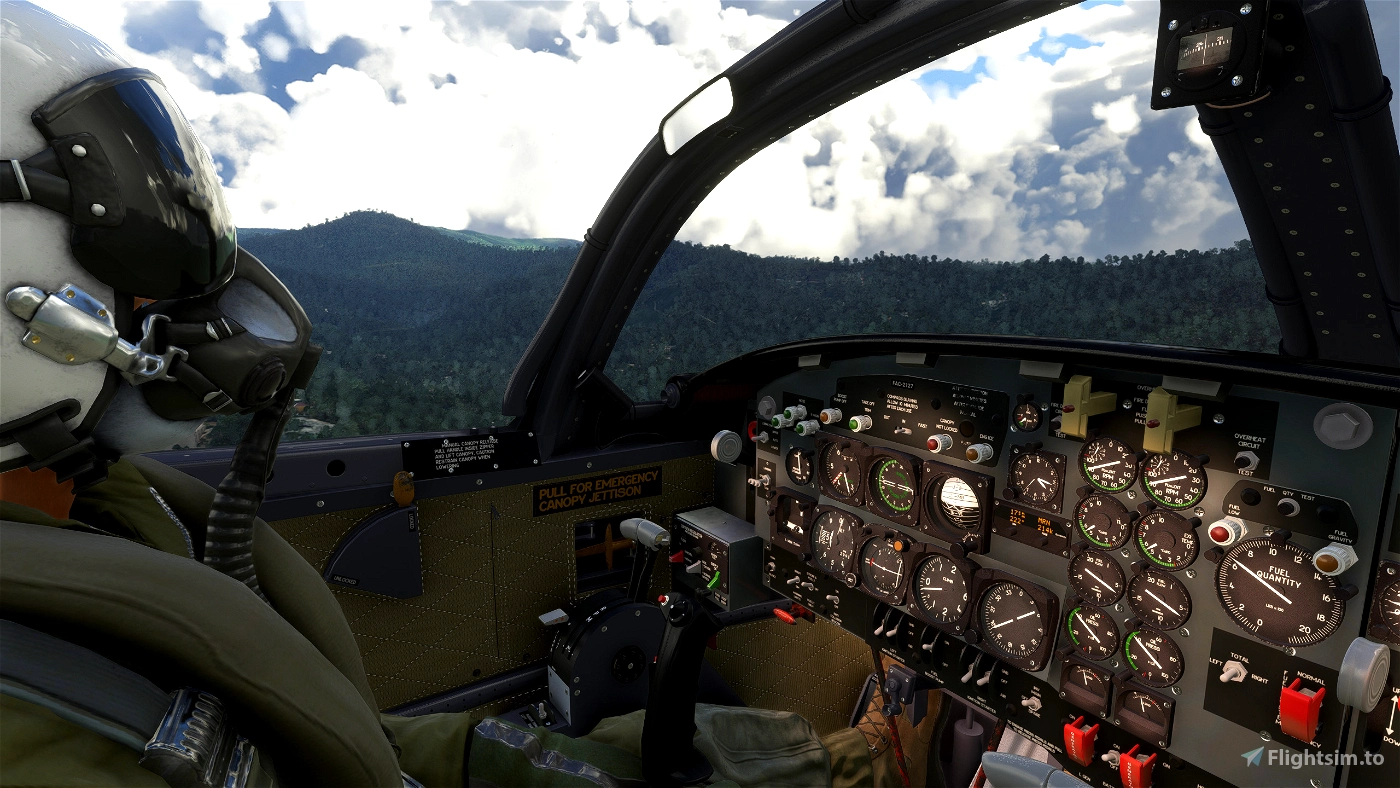Screen dimensions: 1400x788
Task: Click the Flightsim.to watermark logo
Action: click(1312, 757)
